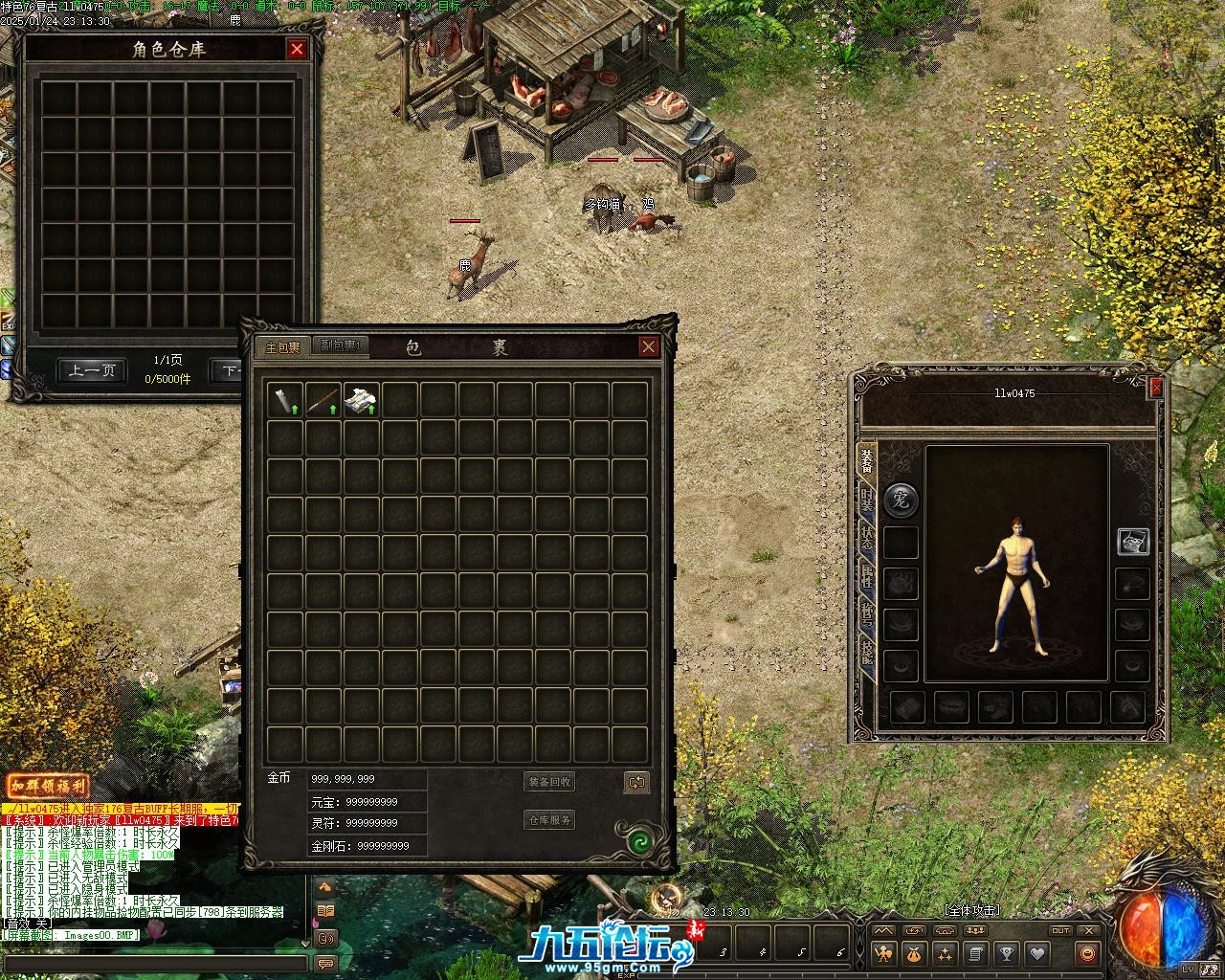Click the OUT button on bottom bar
This screenshot has width=1225, height=980.
(1060, 930)
